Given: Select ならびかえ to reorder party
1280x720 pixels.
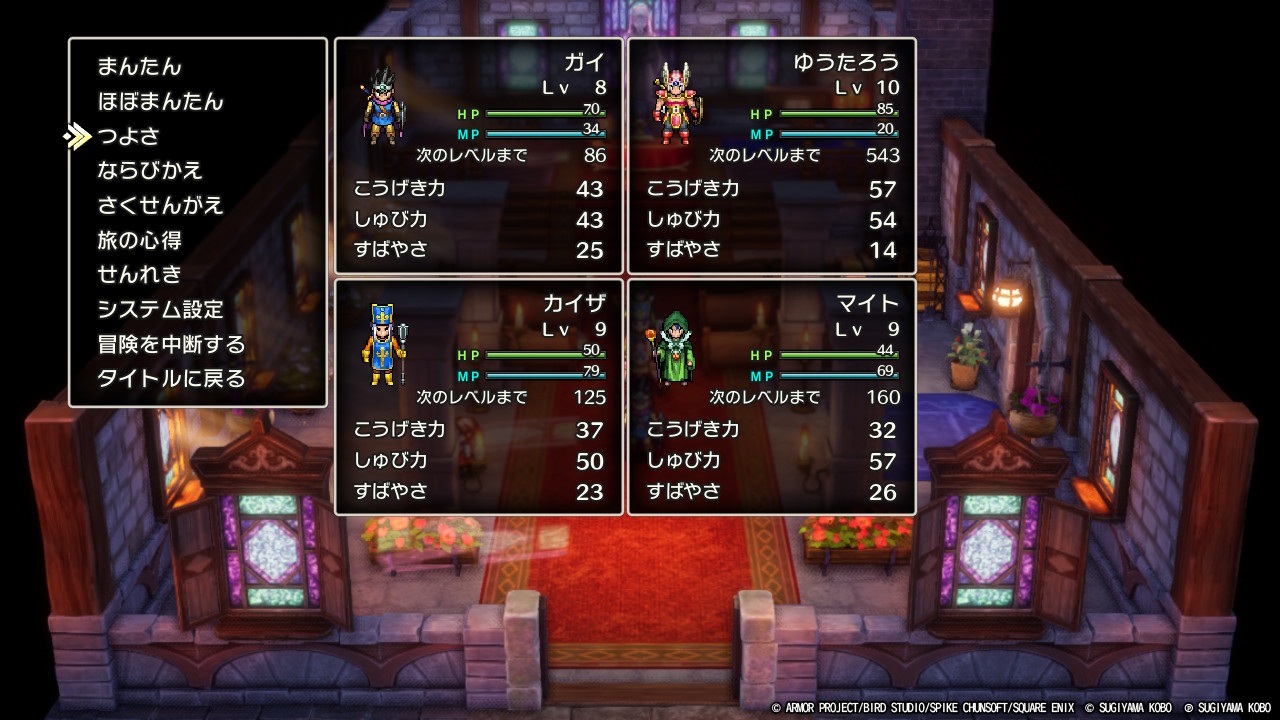Looking at the screenshot, I should pos(150,171).
